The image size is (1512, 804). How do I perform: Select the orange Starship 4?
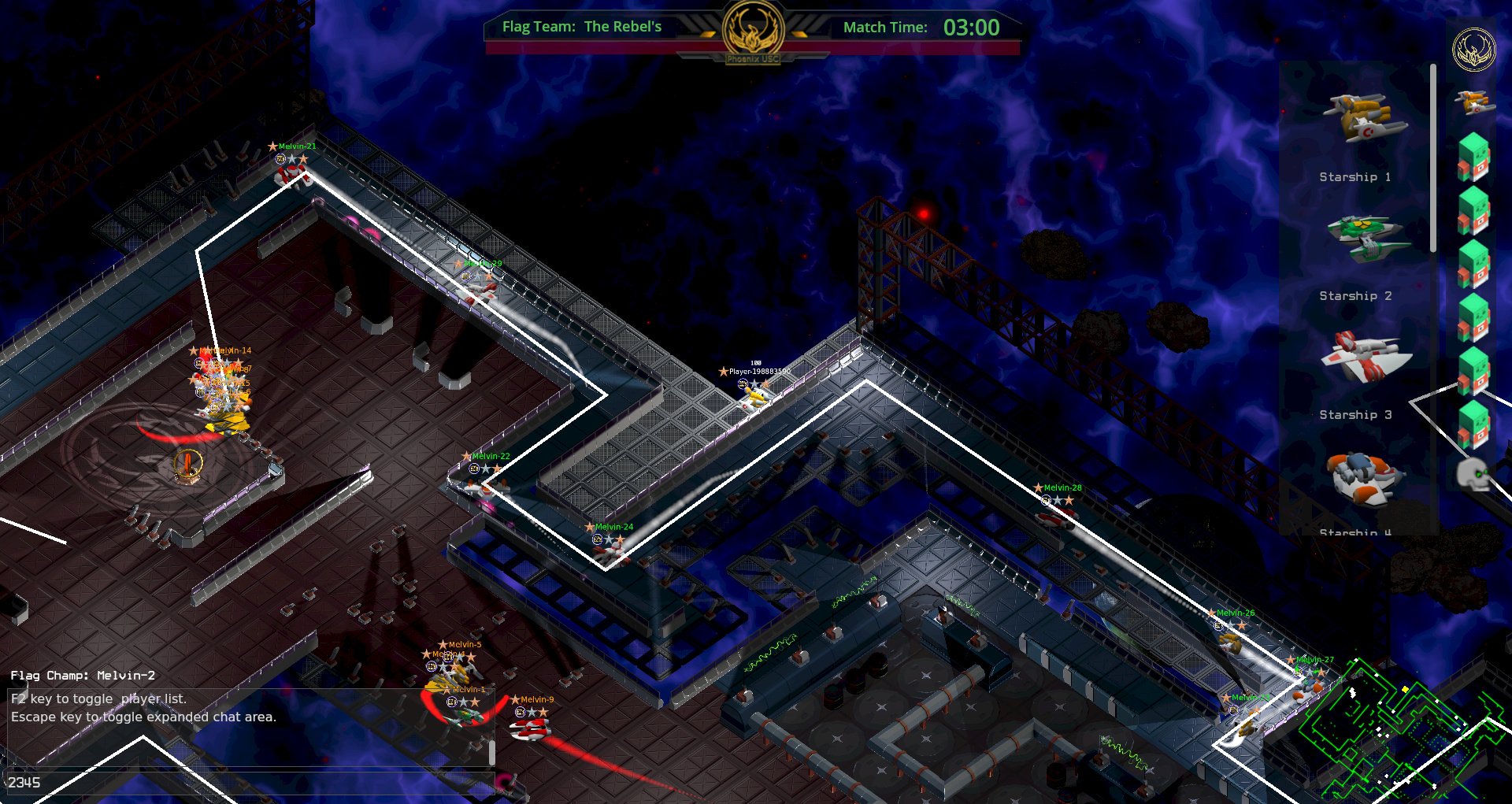tap(1364, 477)
